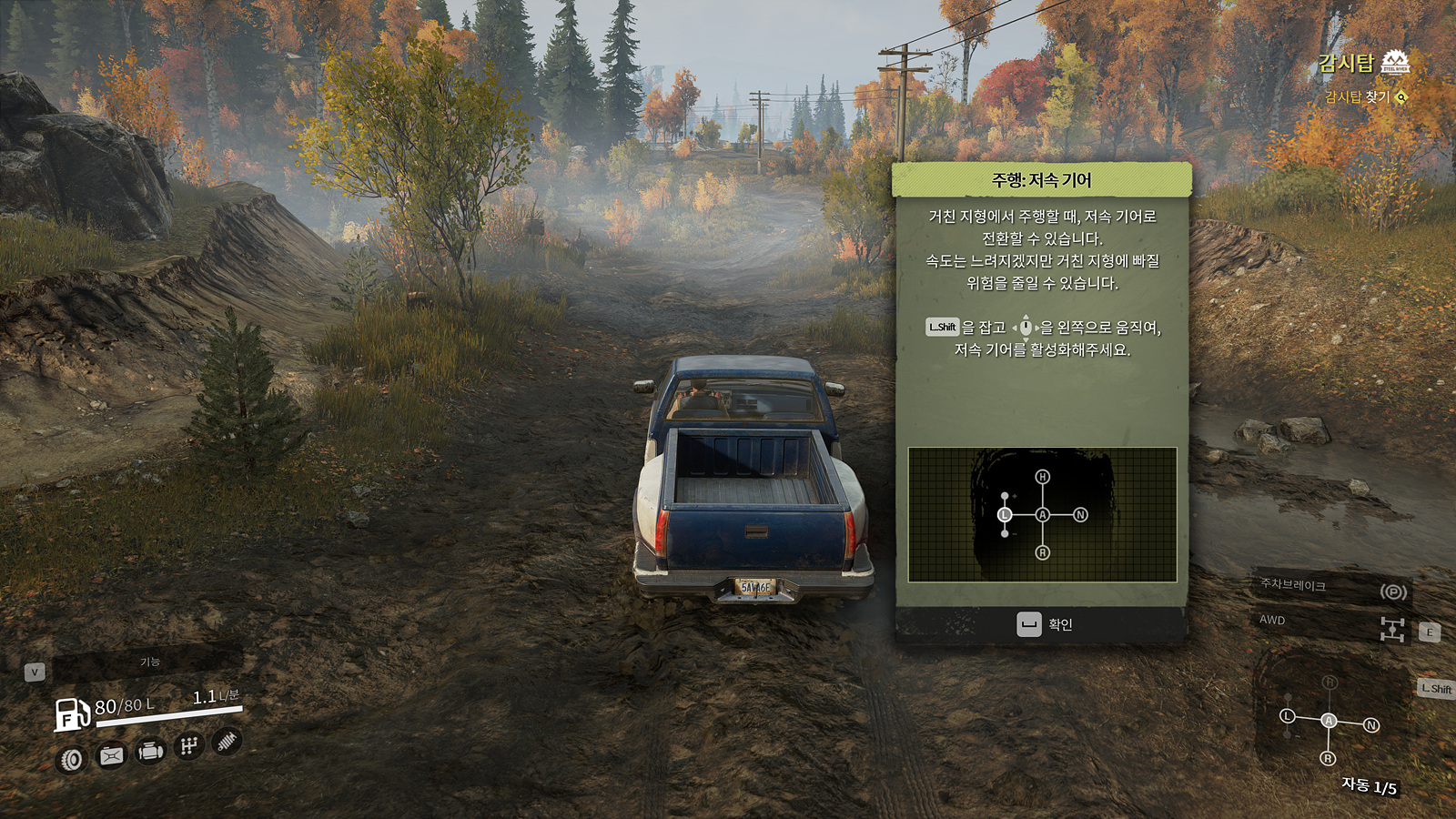Select auto gear A on HUD gearbox
This screenshot has height=819, width=1456.
click(x=1329, y=721)
